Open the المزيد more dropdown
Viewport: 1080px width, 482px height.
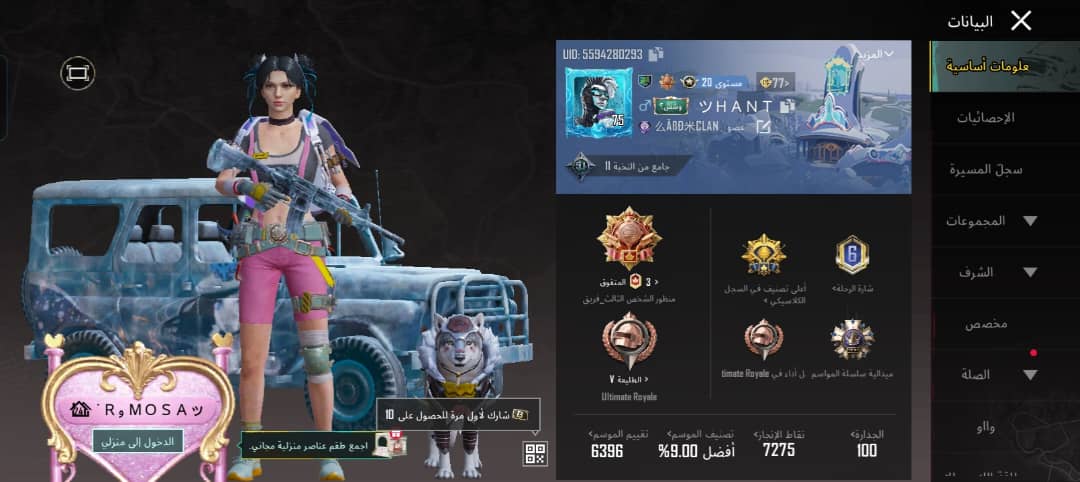(874, 54)
